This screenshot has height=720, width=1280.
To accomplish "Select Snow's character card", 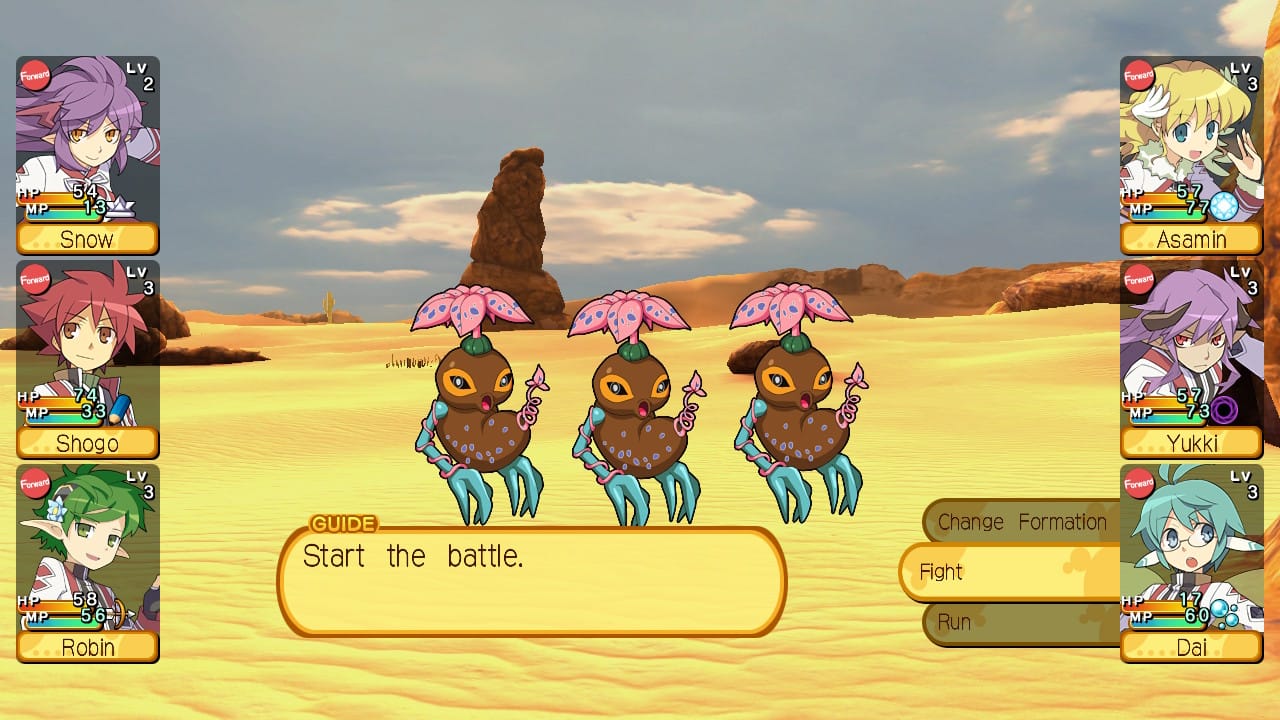I will pos(88,155).
